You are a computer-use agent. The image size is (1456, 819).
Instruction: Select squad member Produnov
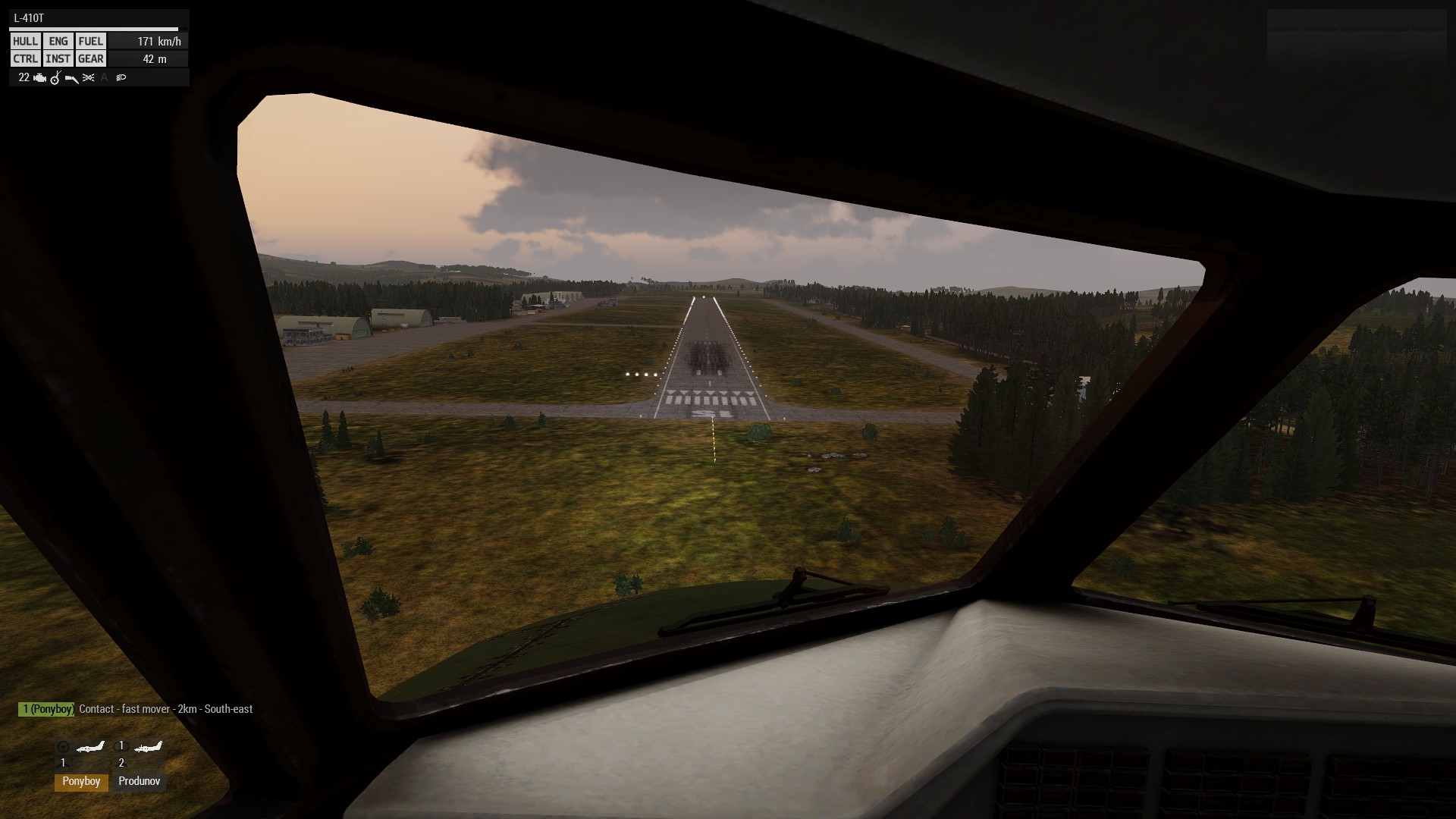[139, 781]
